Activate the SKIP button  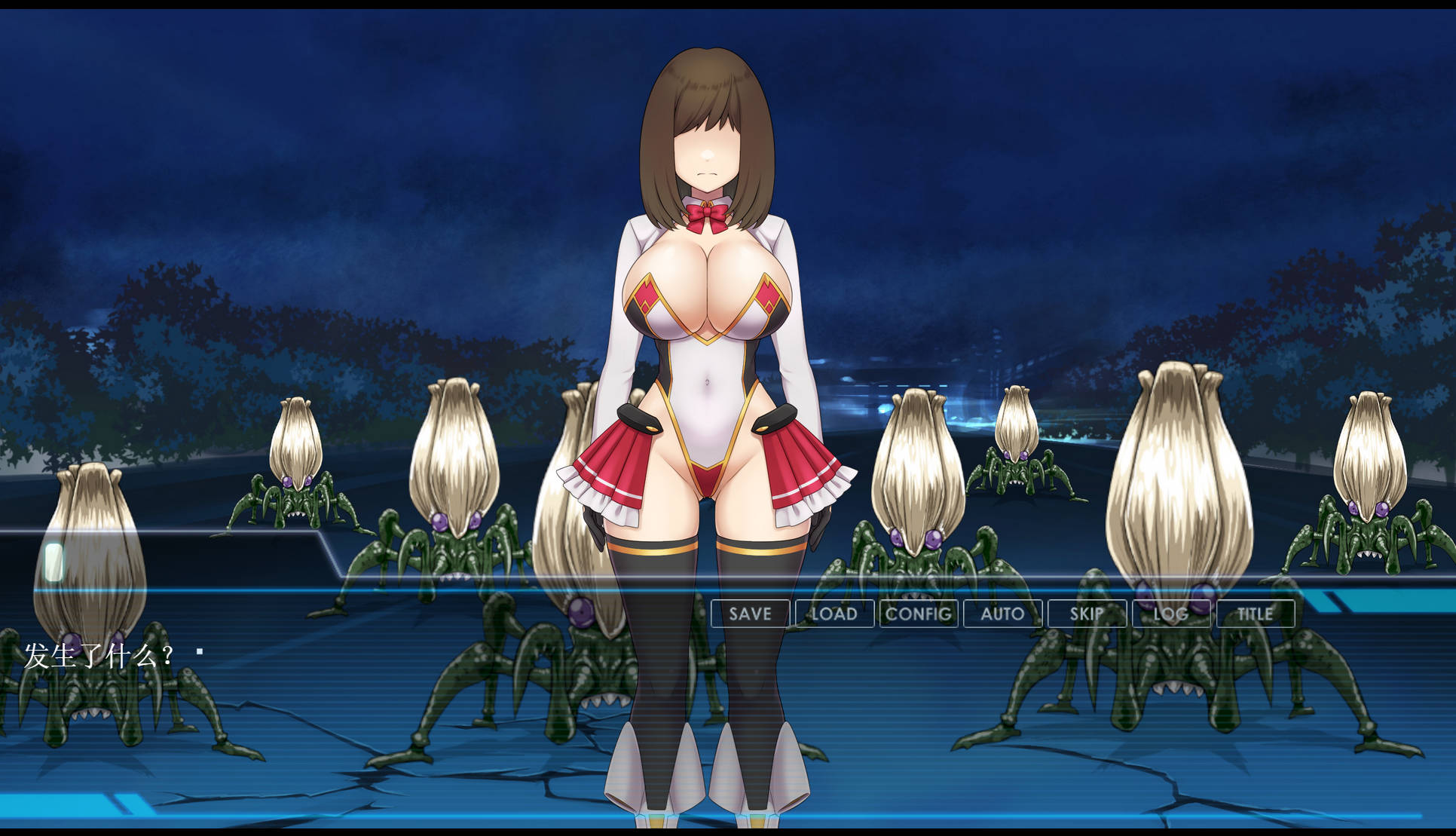[1087, 614]
